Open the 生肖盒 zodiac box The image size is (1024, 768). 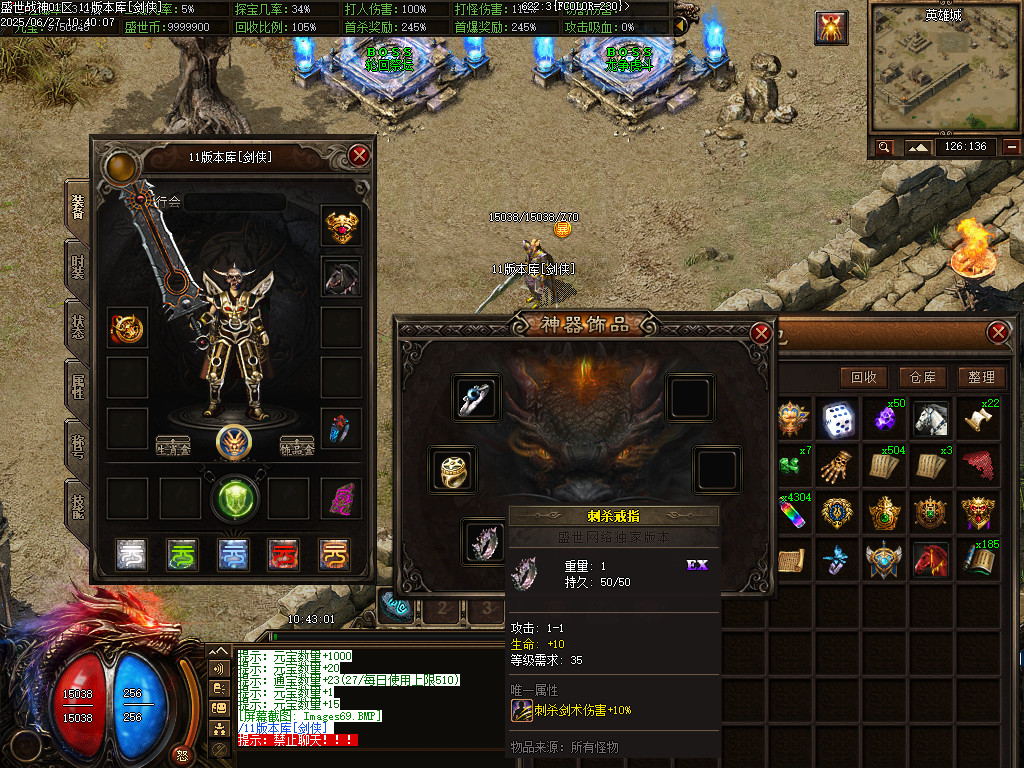(x=173, y=445)
